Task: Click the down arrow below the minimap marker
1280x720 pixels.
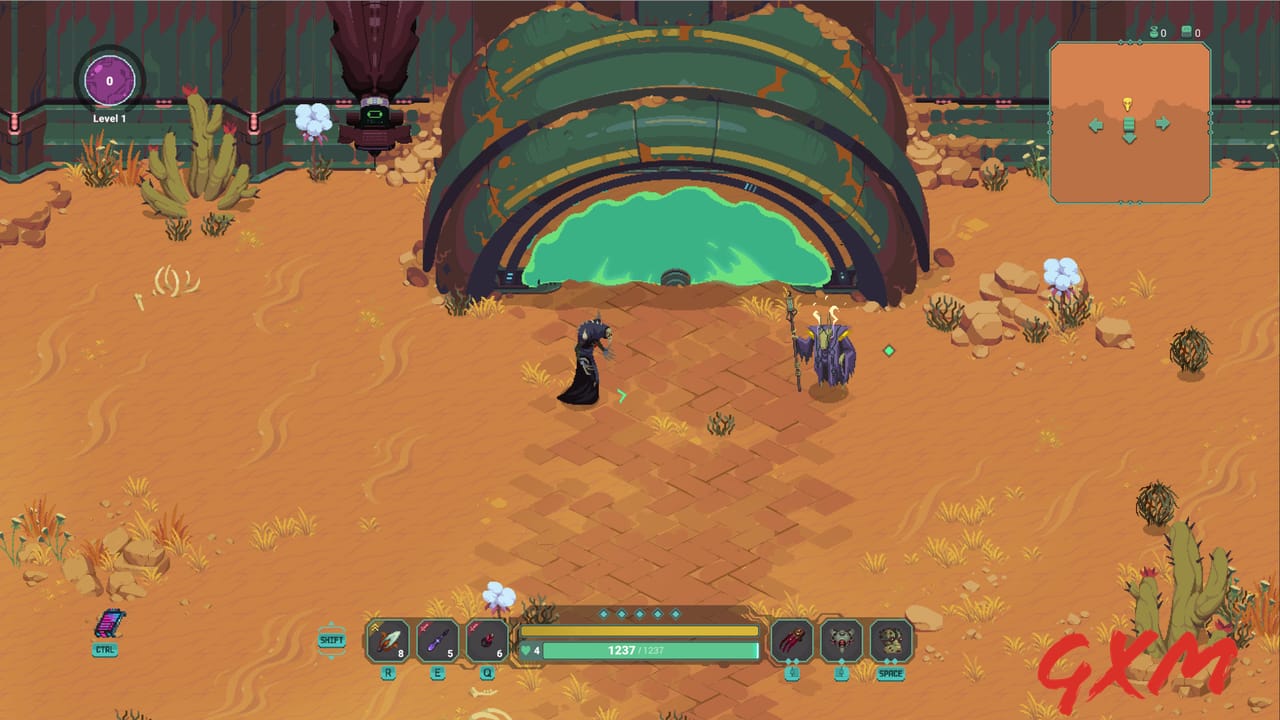Action: [x=1129, y=138]
